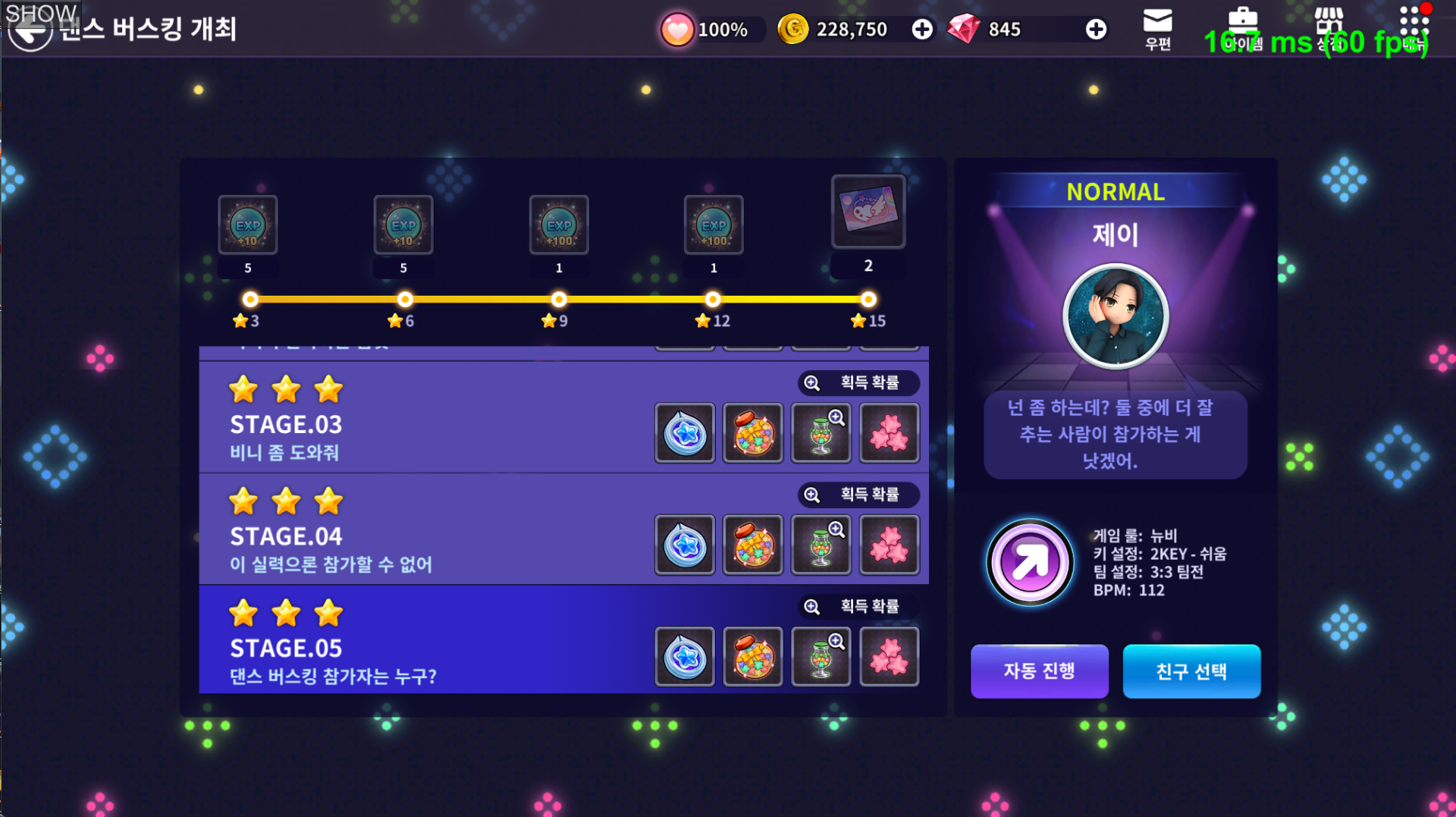The width and height of the screenshot is (1456, 817).
Task: Add more gold coins with plus
Action: tap(922, 30)
